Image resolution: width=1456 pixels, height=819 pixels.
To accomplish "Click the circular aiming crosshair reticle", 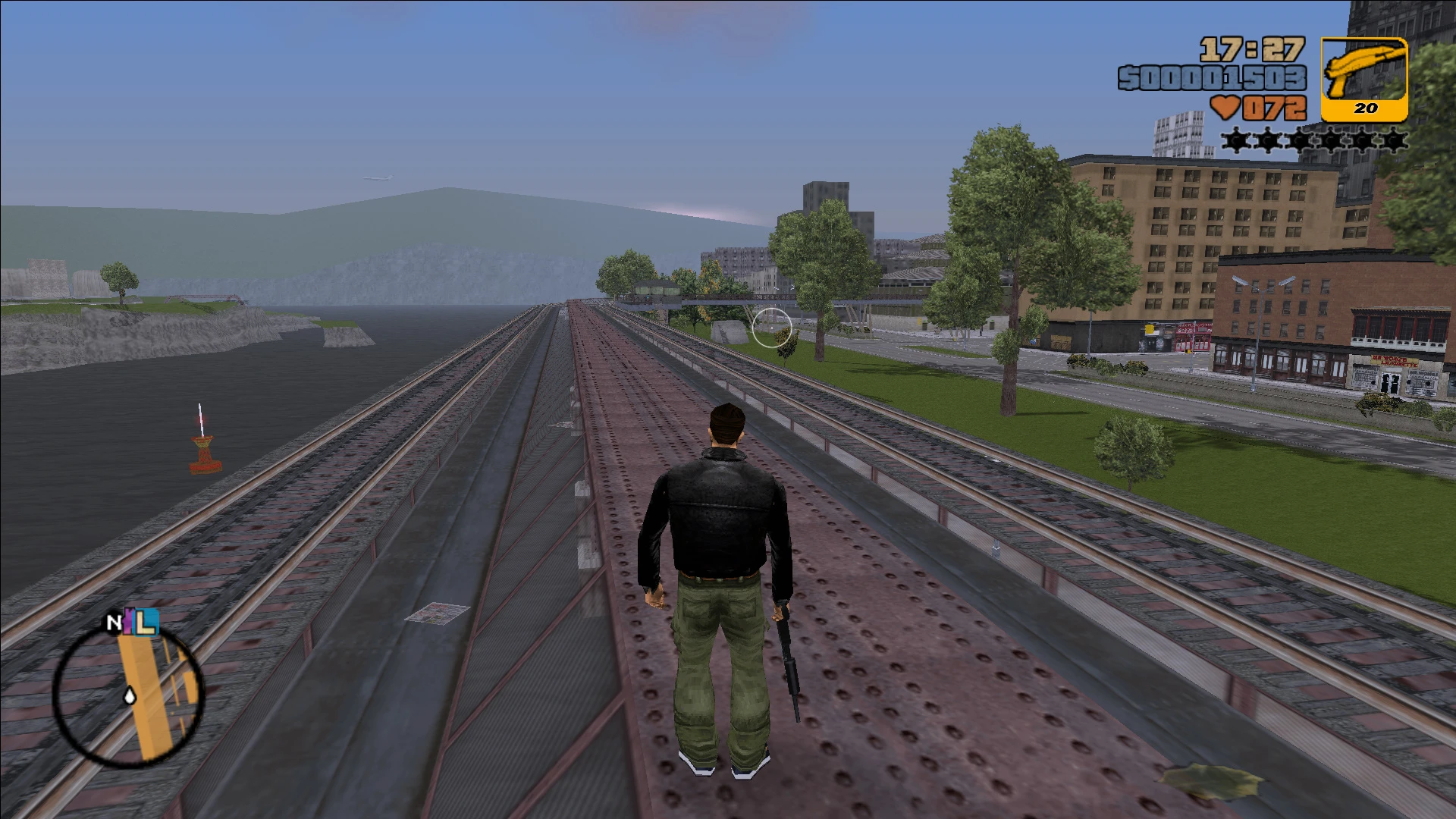I will tap(772, 326).
